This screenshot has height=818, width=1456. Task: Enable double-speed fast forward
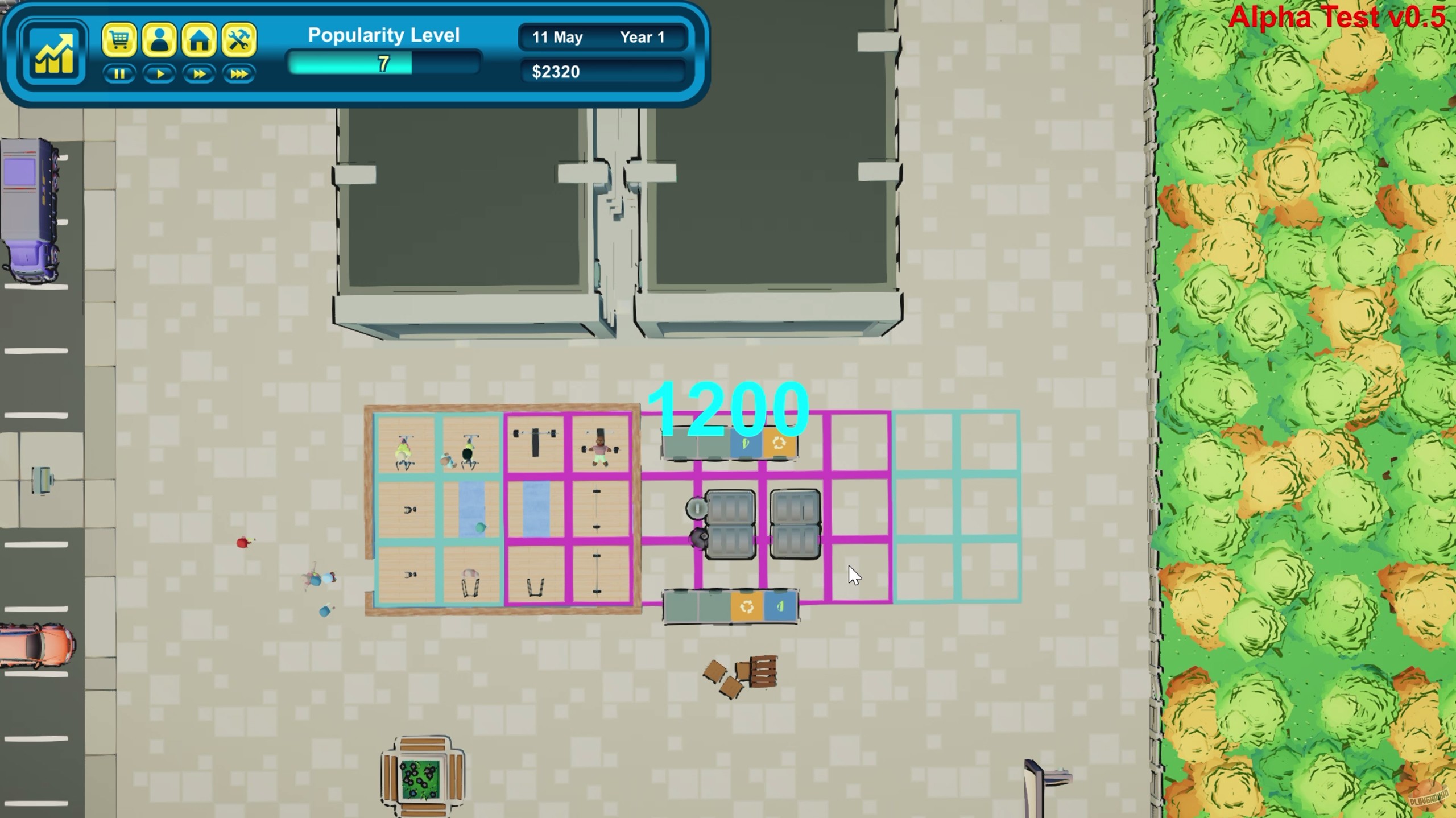pos(199,74)
